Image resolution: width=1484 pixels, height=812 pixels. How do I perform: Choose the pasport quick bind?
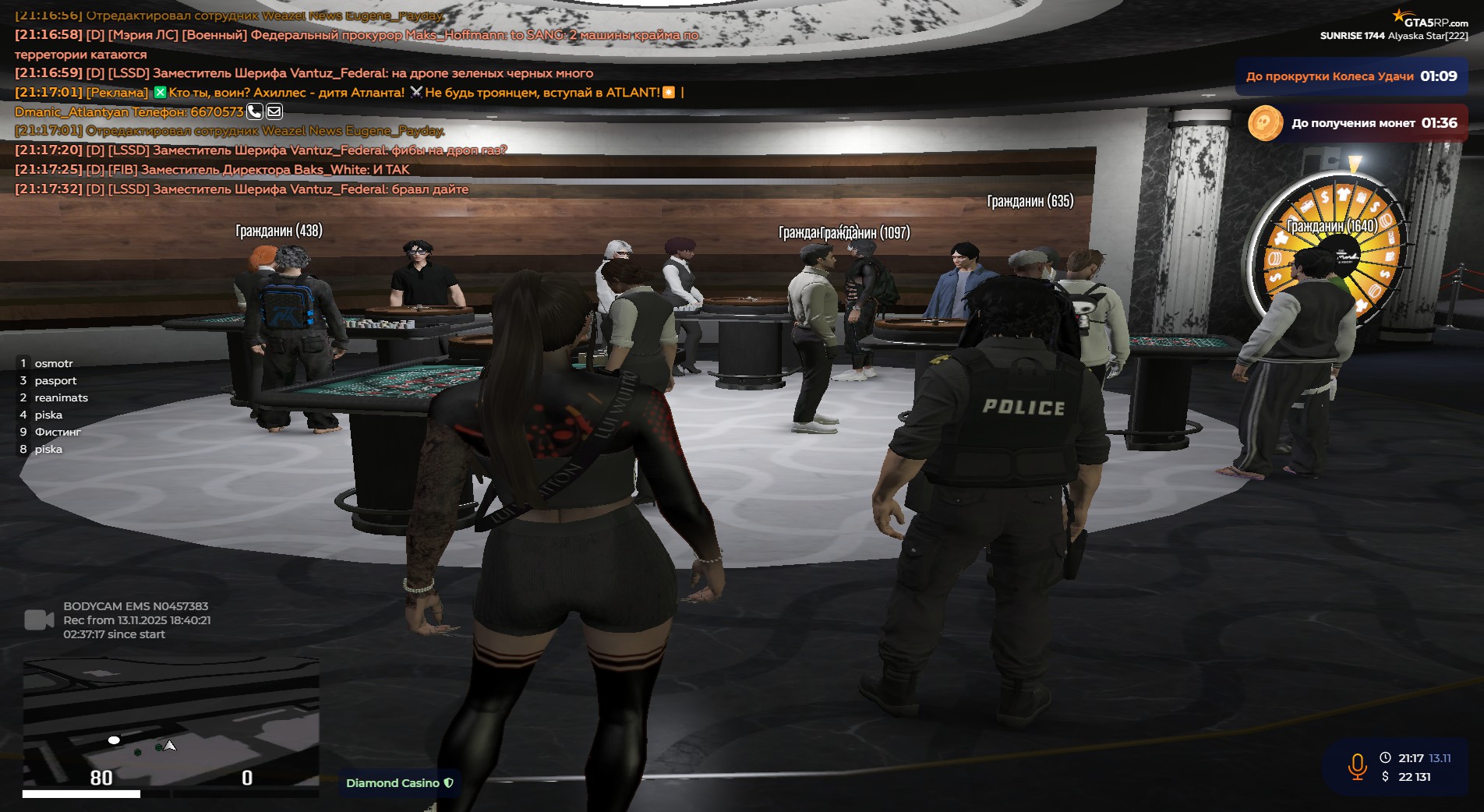[55, 380]
